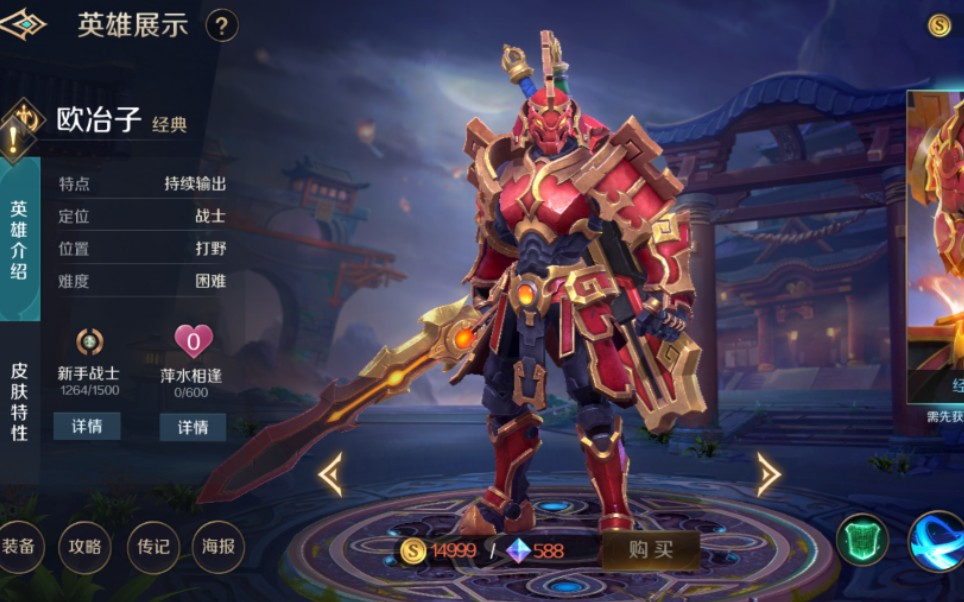Viewport: 964px width, 602px height.
Task: Show the previous hero with left arrow
Action: [331, 474]
